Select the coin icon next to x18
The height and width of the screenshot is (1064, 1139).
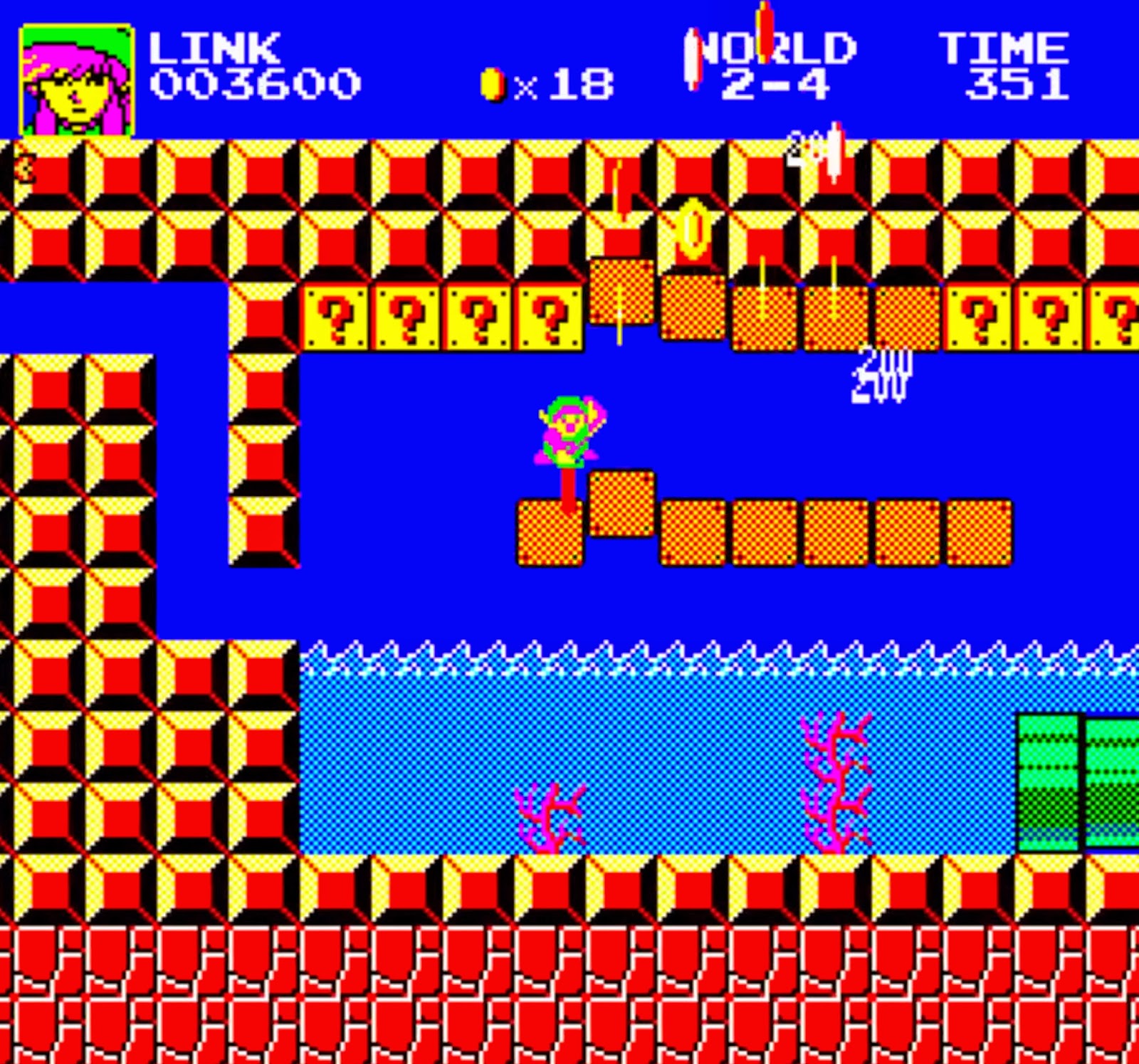pyautogui.click(x=493, y=83)
